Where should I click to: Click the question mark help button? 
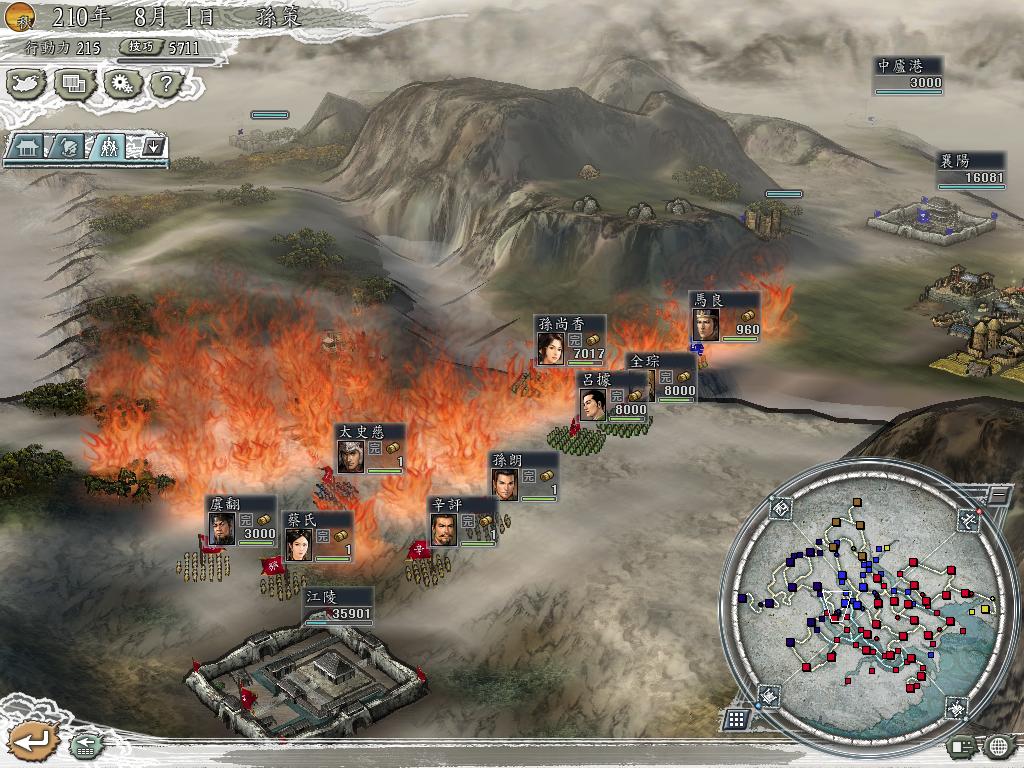(x=165, y=84)
